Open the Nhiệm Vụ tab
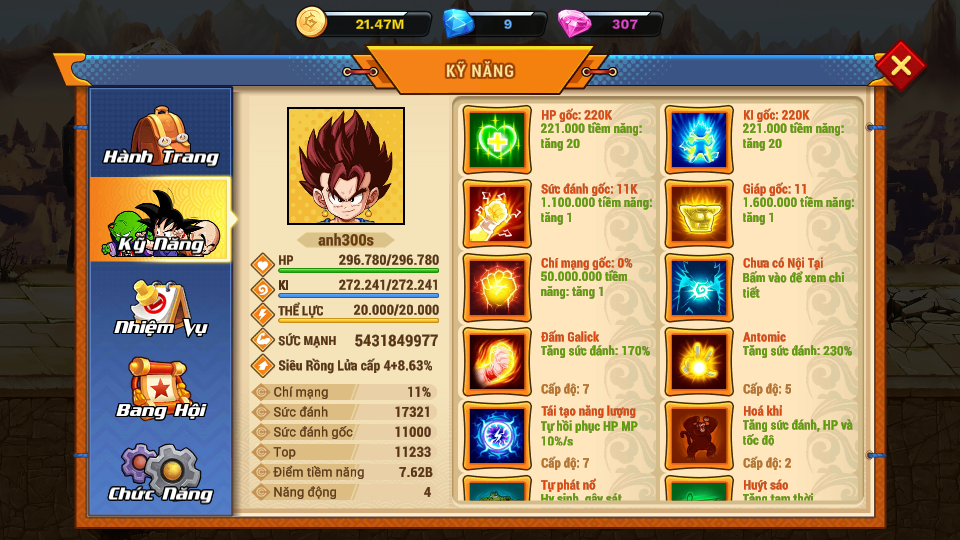Viewport: 960px width, 540px height. tap(161, 305)
